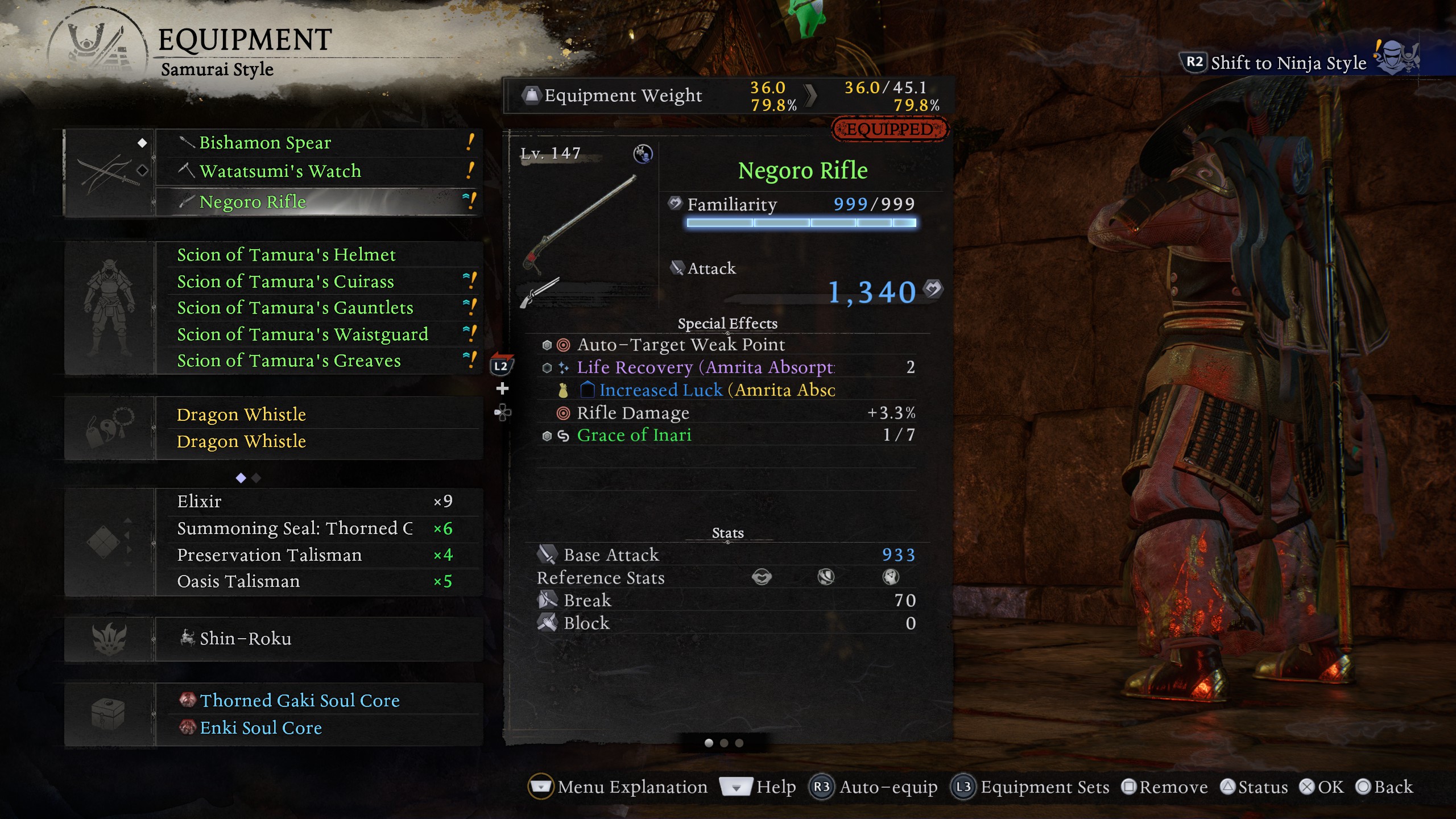Select the Bishamon Spear weapon slot
1456x819 pixels.
(x=318, y=143)
